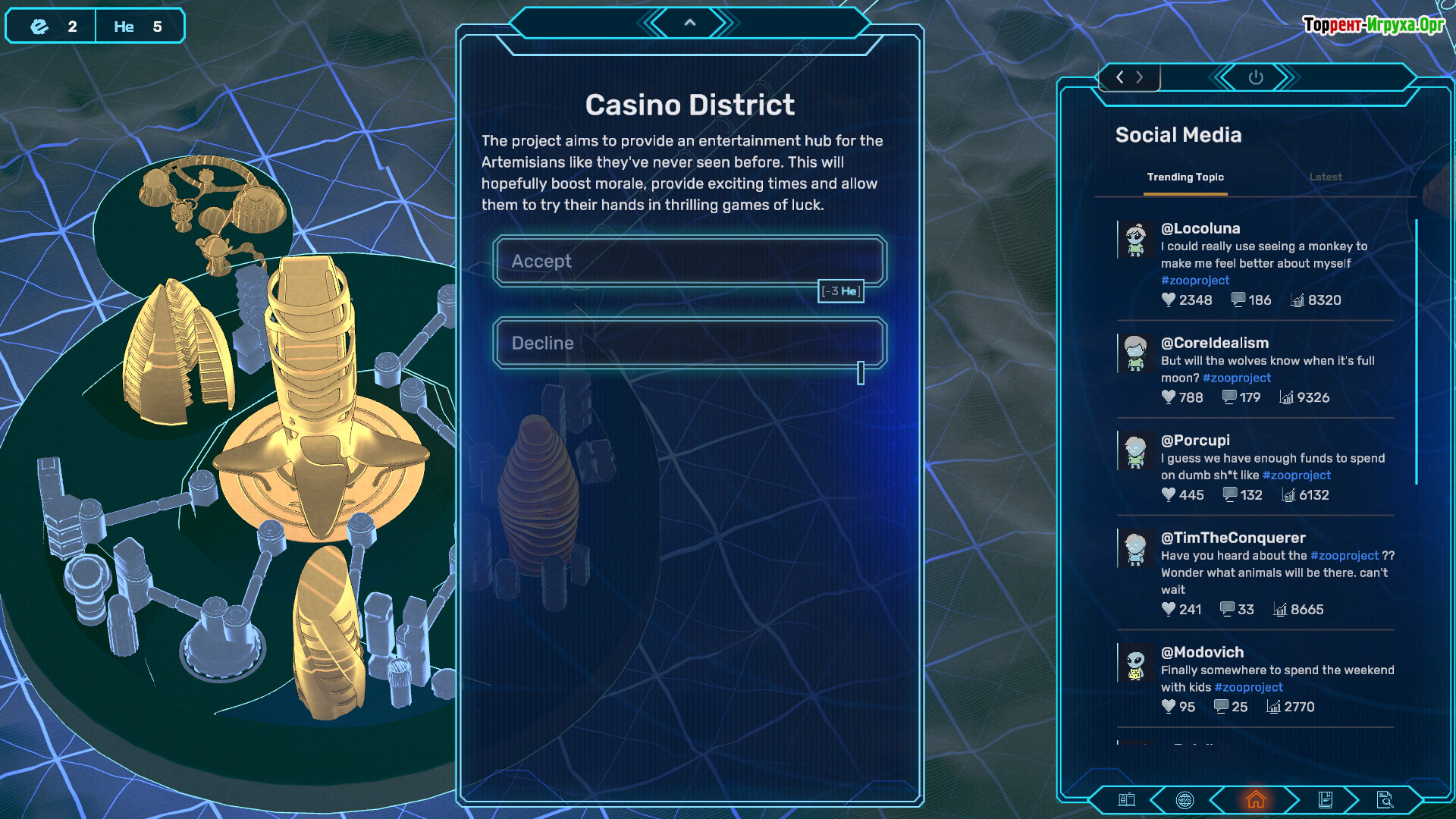The height and width of the screenshot is (819, 1456).
Task: View comments on @TimTheConquerer's post
Action: [x=1227, y=609]
